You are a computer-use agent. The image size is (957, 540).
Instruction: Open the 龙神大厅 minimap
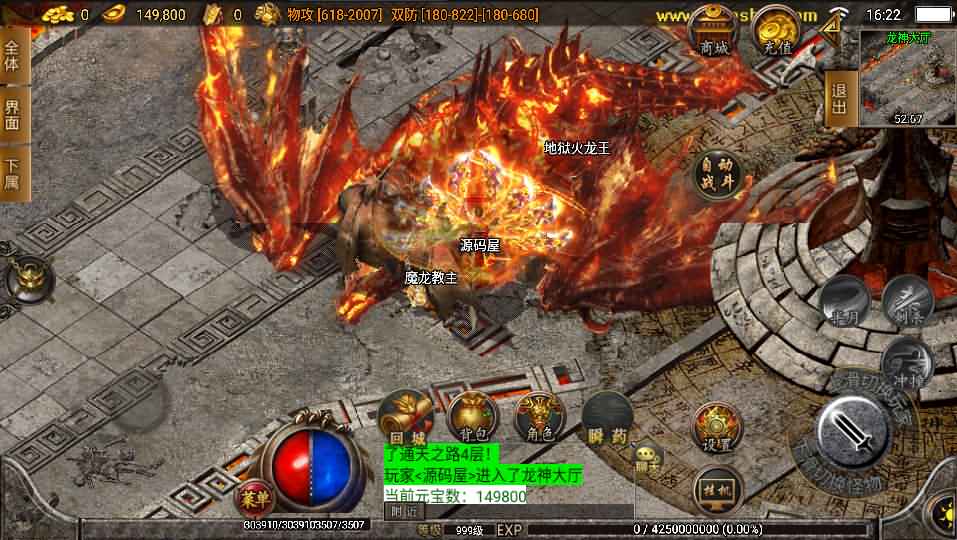click(x=908, y=78)
